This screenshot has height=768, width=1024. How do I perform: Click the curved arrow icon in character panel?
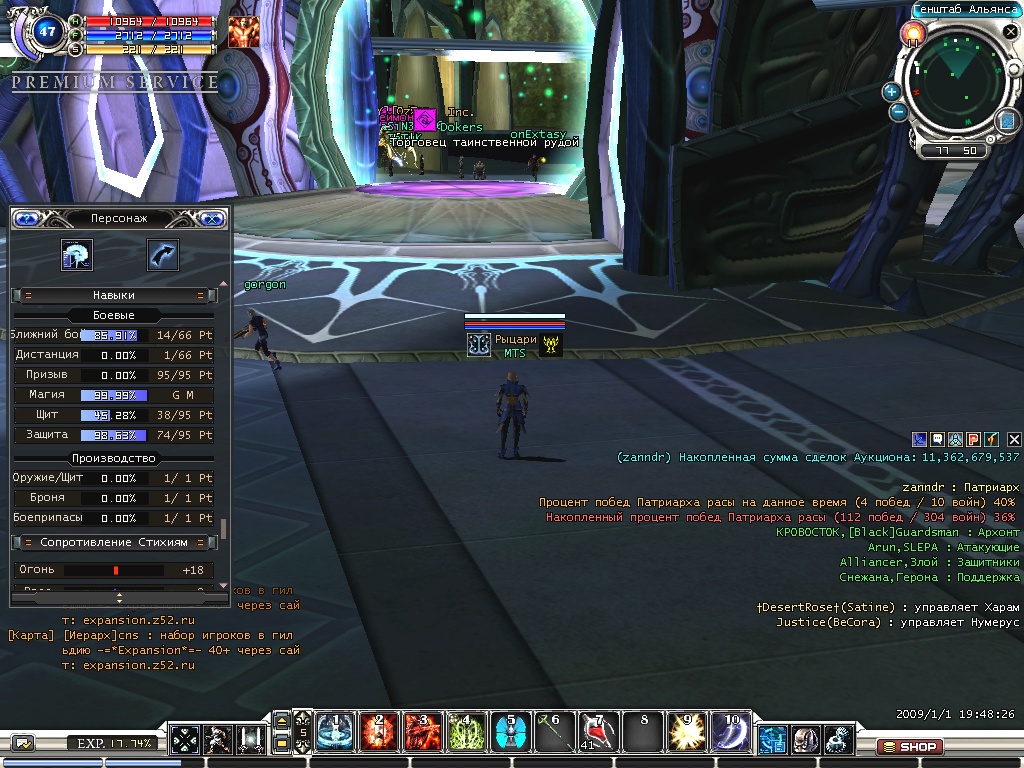click(x=162, y=255)
